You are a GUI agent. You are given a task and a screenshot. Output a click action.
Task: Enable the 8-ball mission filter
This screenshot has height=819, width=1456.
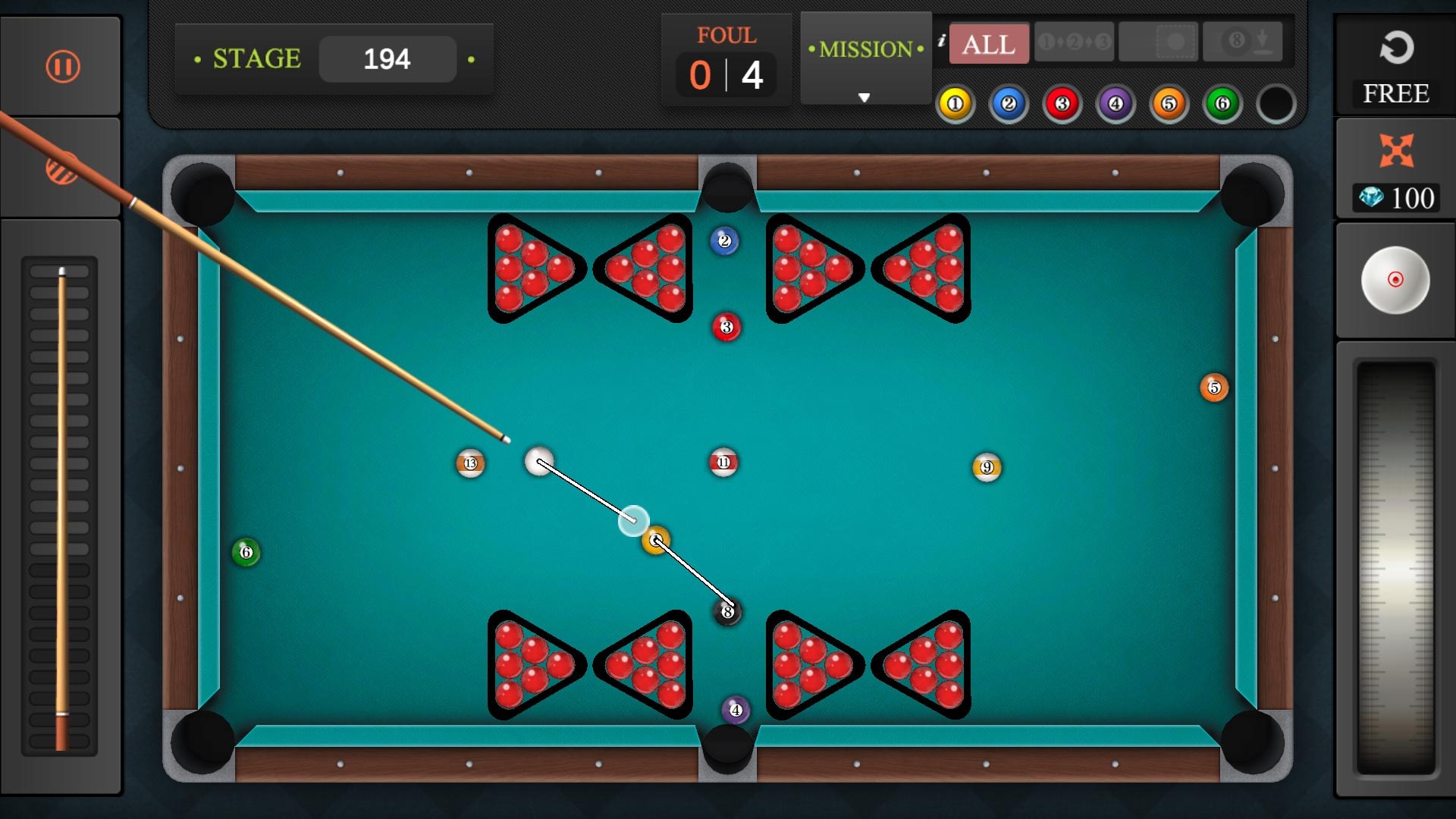pos(1244,42)
